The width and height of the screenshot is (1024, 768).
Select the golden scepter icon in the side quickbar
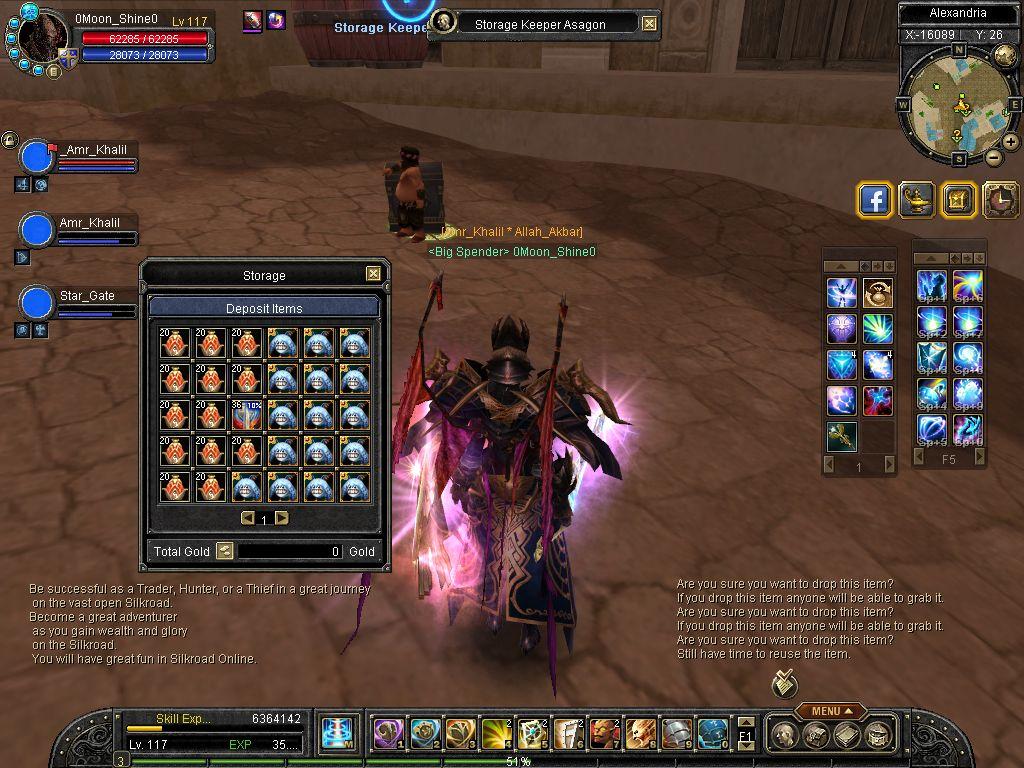coord(841,436)
